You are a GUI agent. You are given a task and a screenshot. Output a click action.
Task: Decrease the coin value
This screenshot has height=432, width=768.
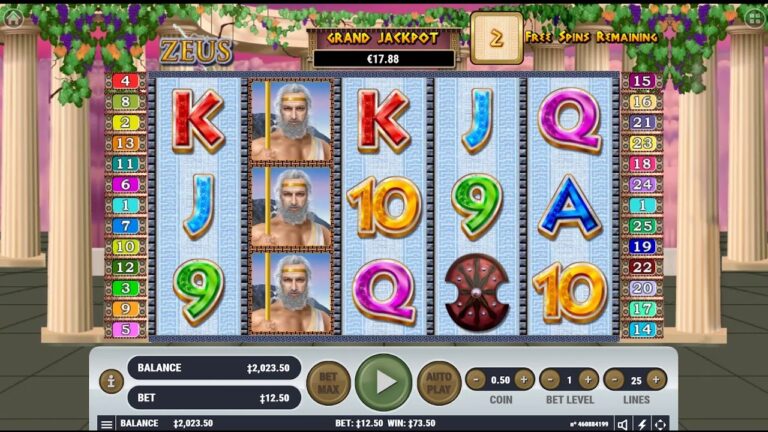pos(476,379)
